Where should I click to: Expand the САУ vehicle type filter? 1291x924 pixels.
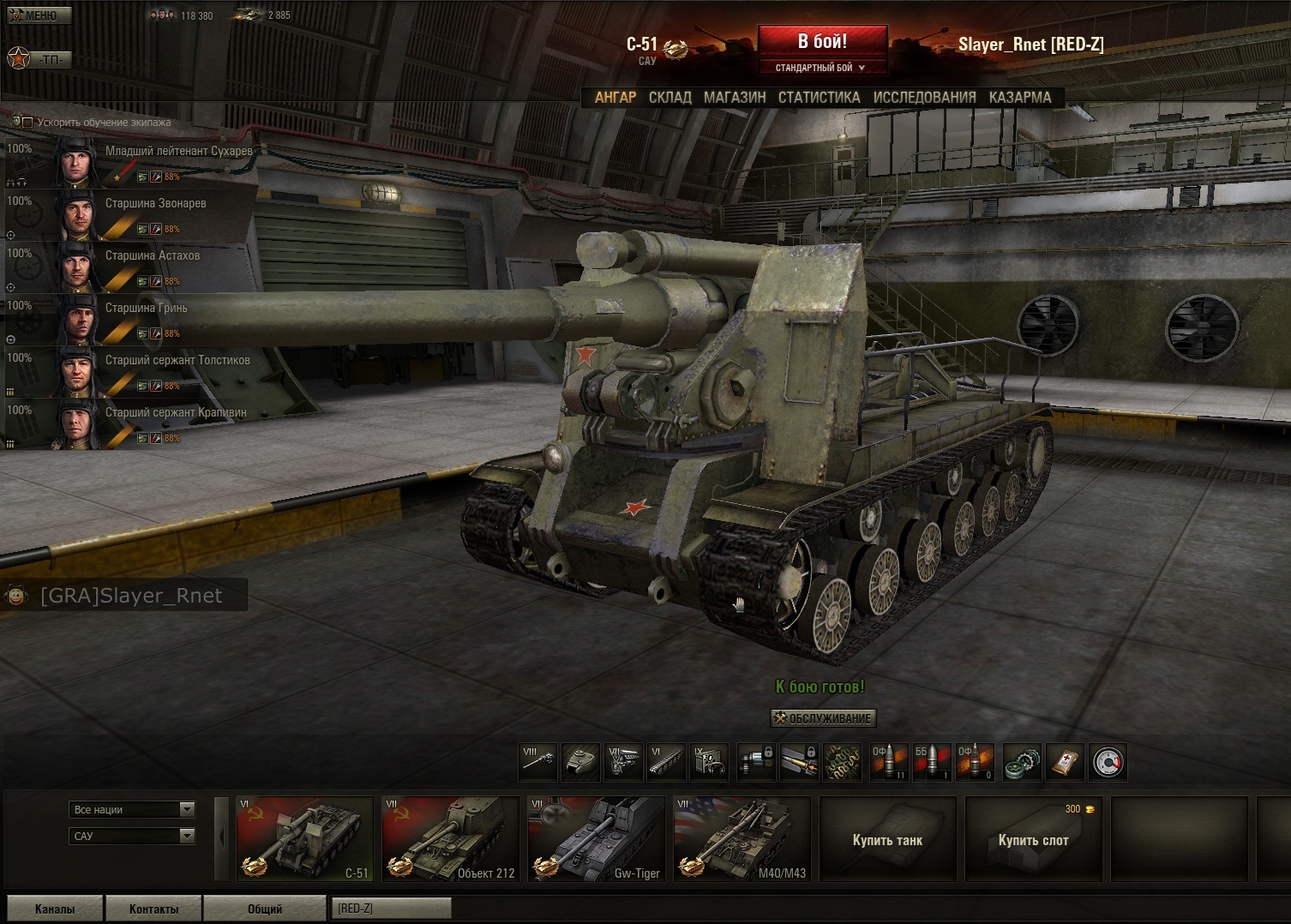[x=132, y=836]
